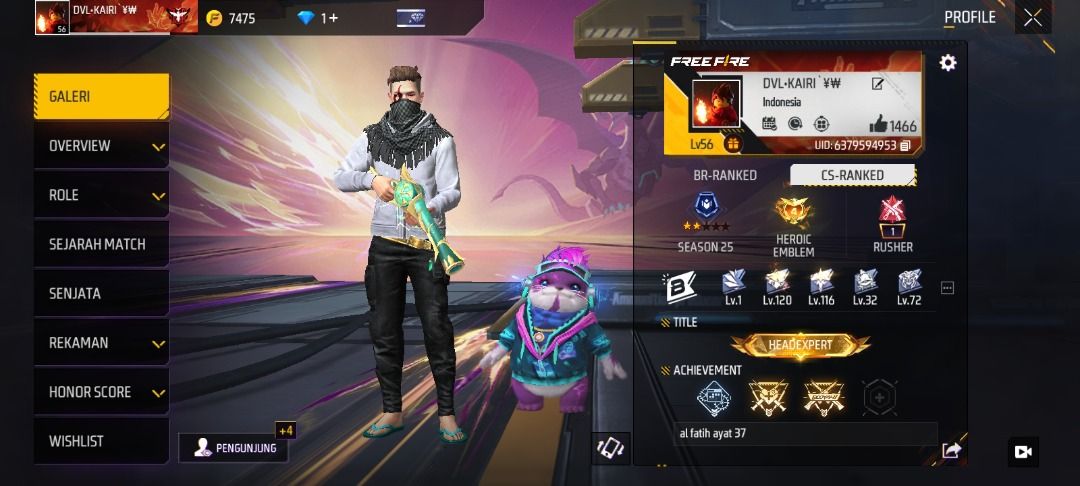Viewport: 1080px width, 486px height.
Task: Open the Rekaman section
Action: coord(100,343)
